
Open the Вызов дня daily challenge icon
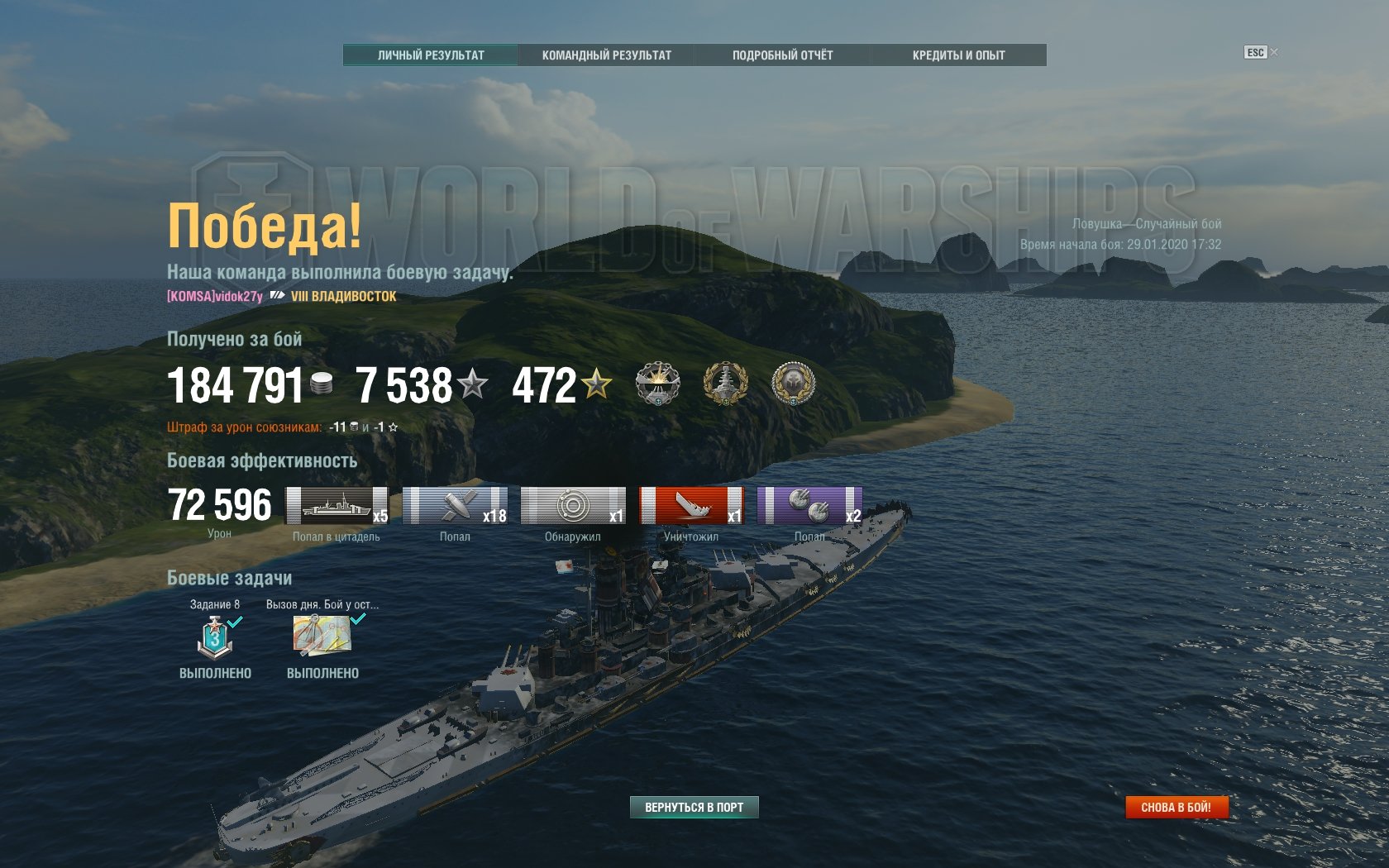coord(322,636)
